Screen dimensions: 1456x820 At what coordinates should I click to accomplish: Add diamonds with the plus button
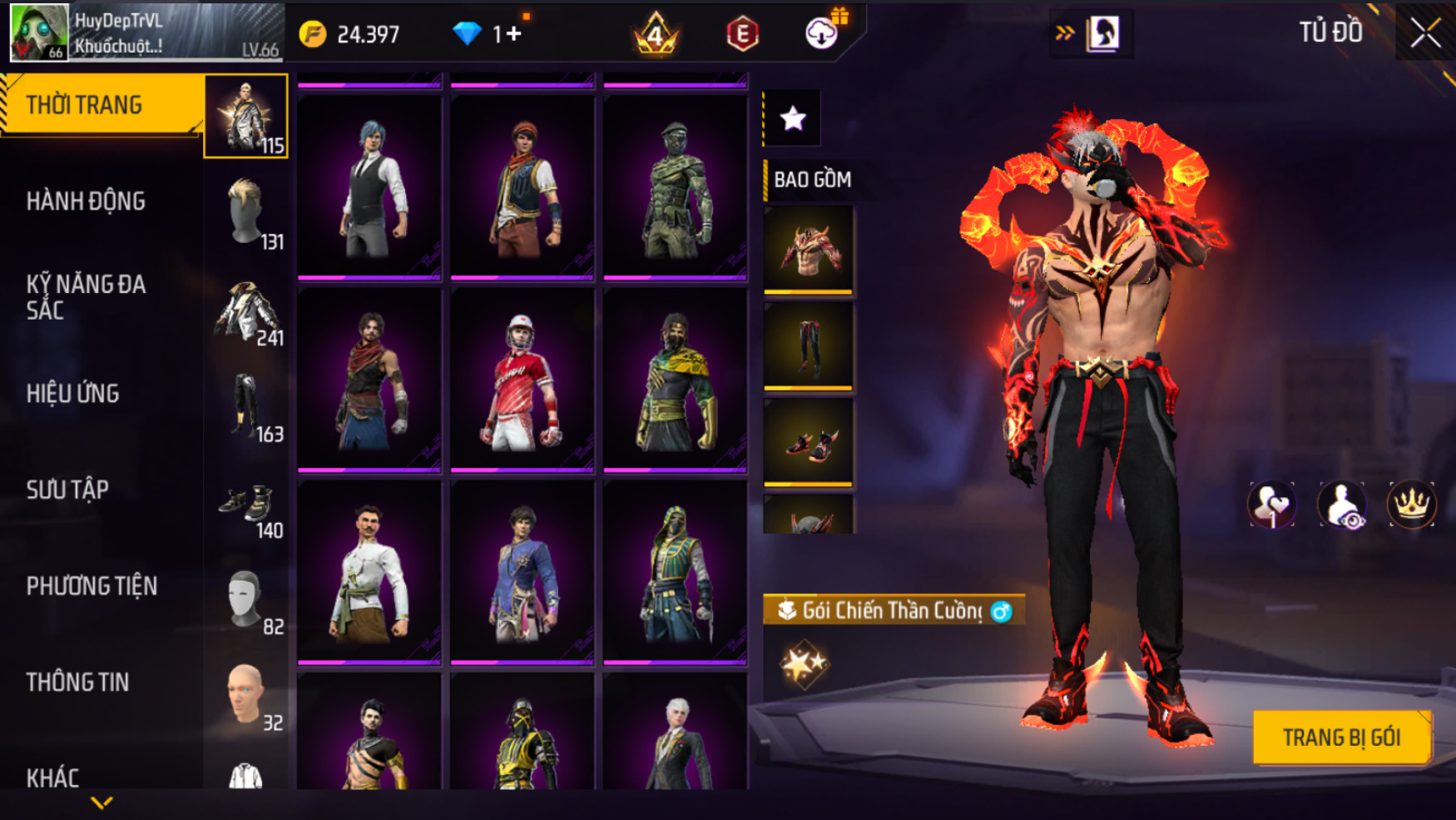tap(513, 34)
